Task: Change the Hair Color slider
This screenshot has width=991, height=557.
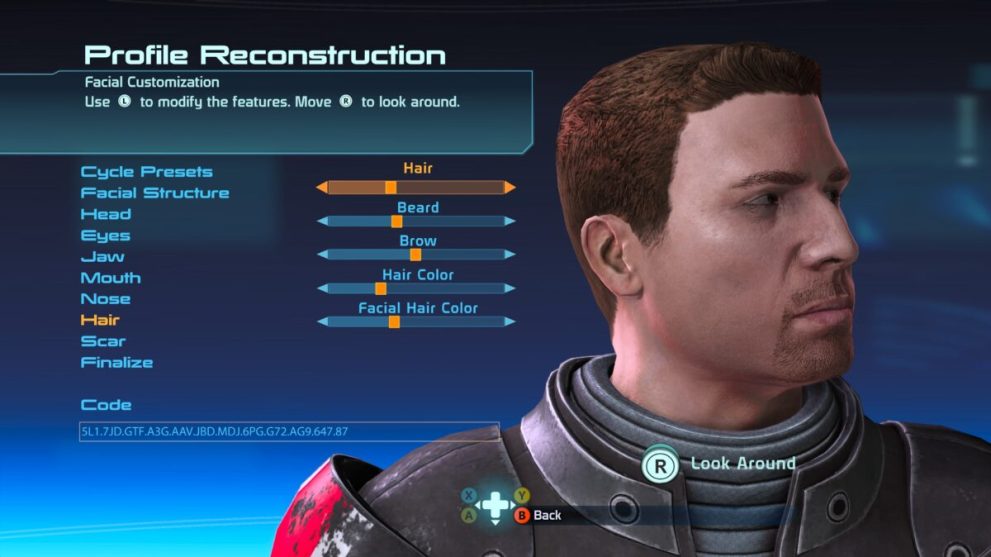Action: pos(415,288)
